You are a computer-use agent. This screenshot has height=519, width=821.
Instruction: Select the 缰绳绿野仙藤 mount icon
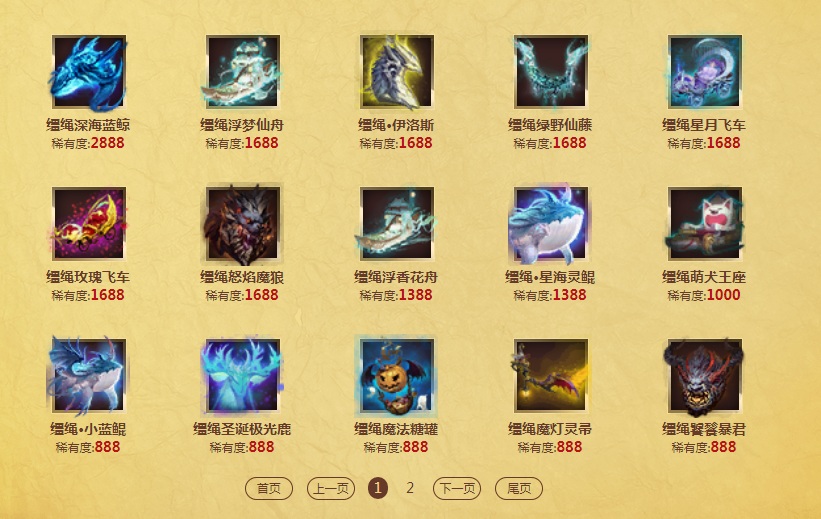[x=551, y=72]
